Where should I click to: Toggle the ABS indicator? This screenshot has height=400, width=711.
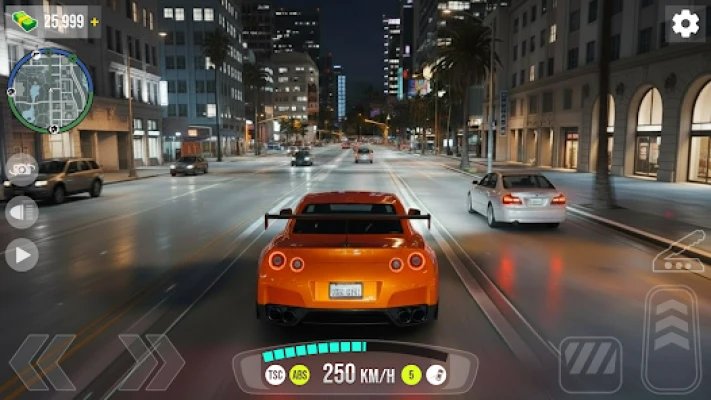coord(299,374)
